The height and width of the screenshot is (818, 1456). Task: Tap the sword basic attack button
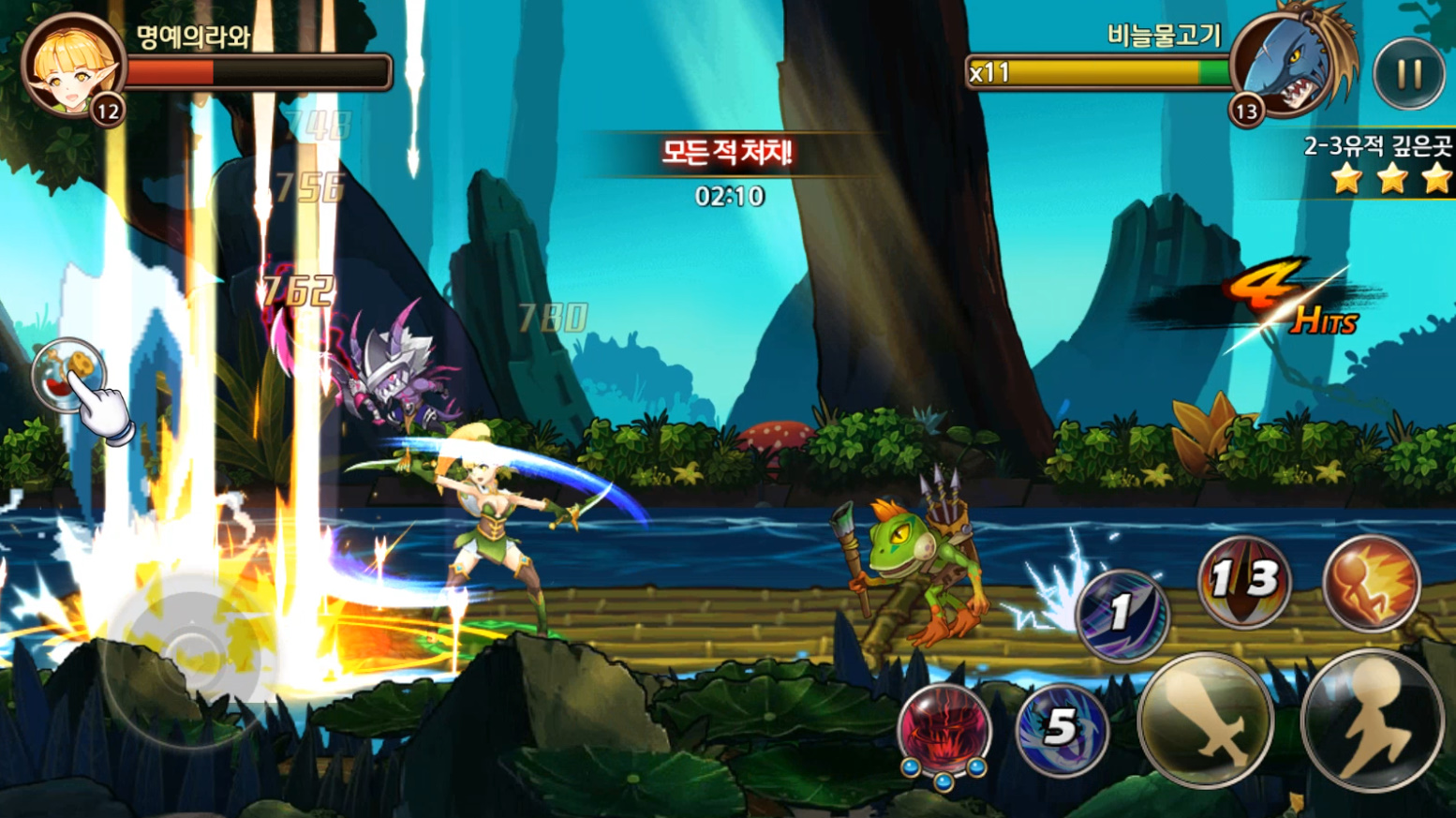[x=1205, y=720]
